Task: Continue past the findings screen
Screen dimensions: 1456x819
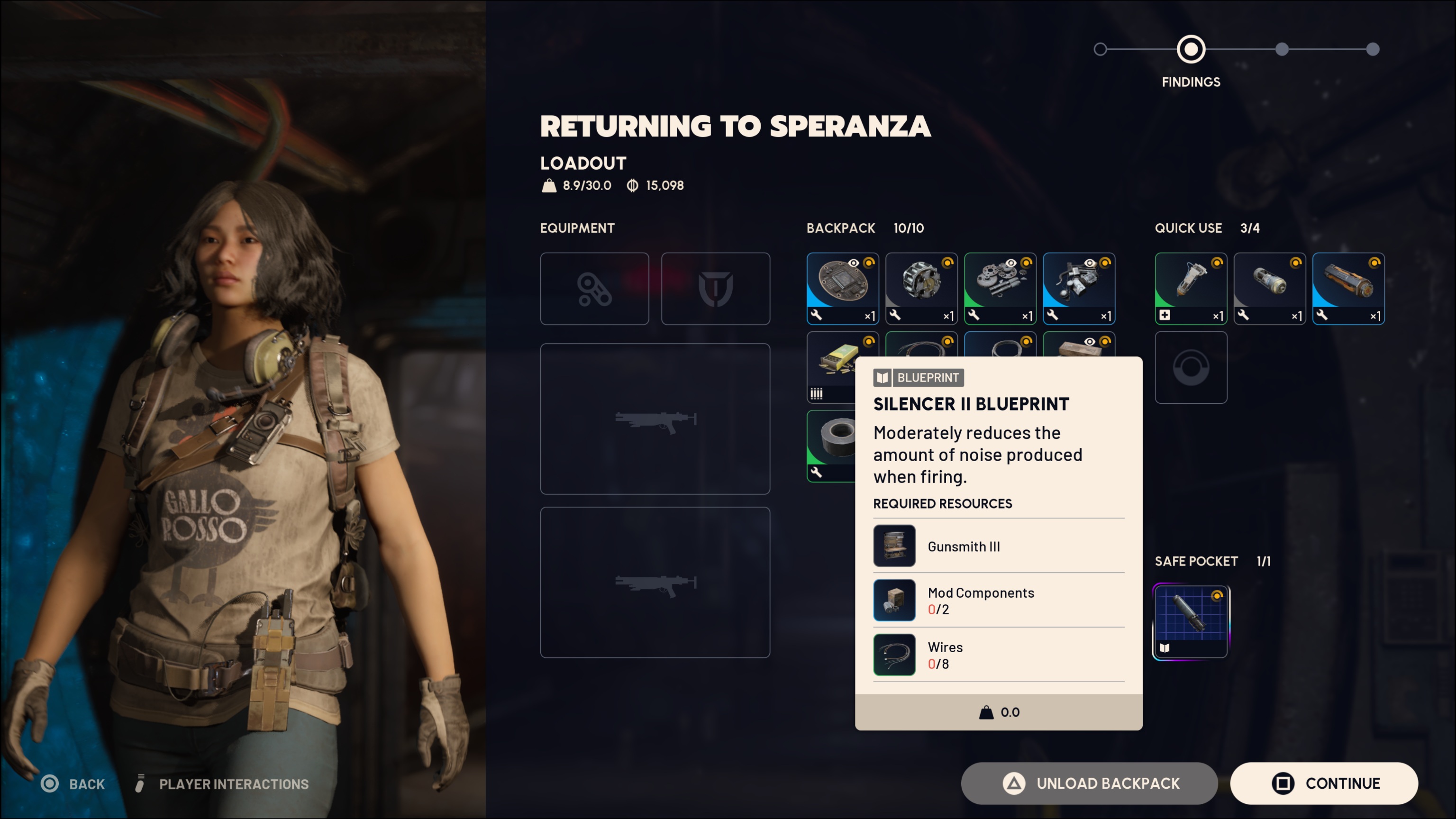Action: [x=1324, y=783]
